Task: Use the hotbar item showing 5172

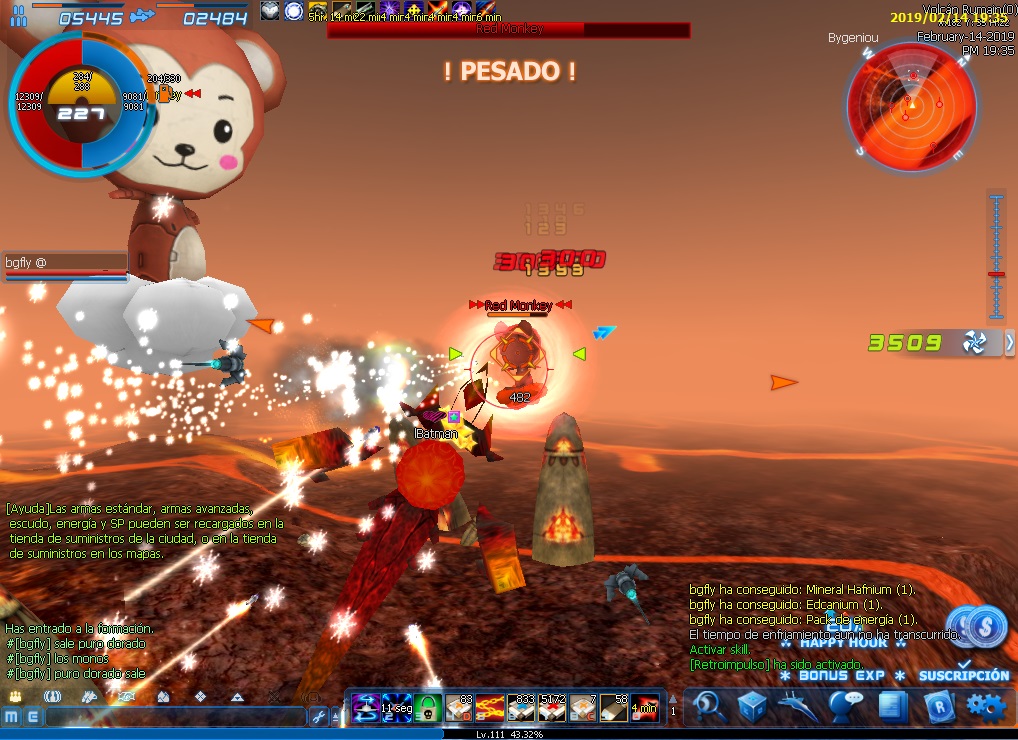Action: (x=552, y=707)
